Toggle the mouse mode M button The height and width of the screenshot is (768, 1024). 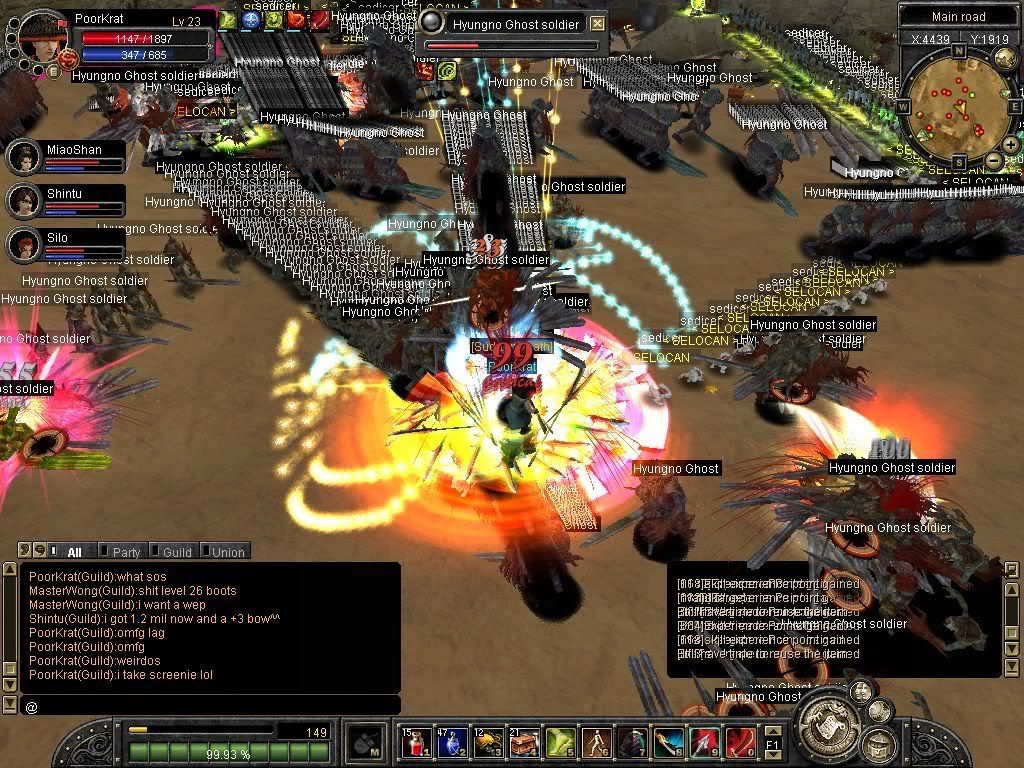pos(363,742)
